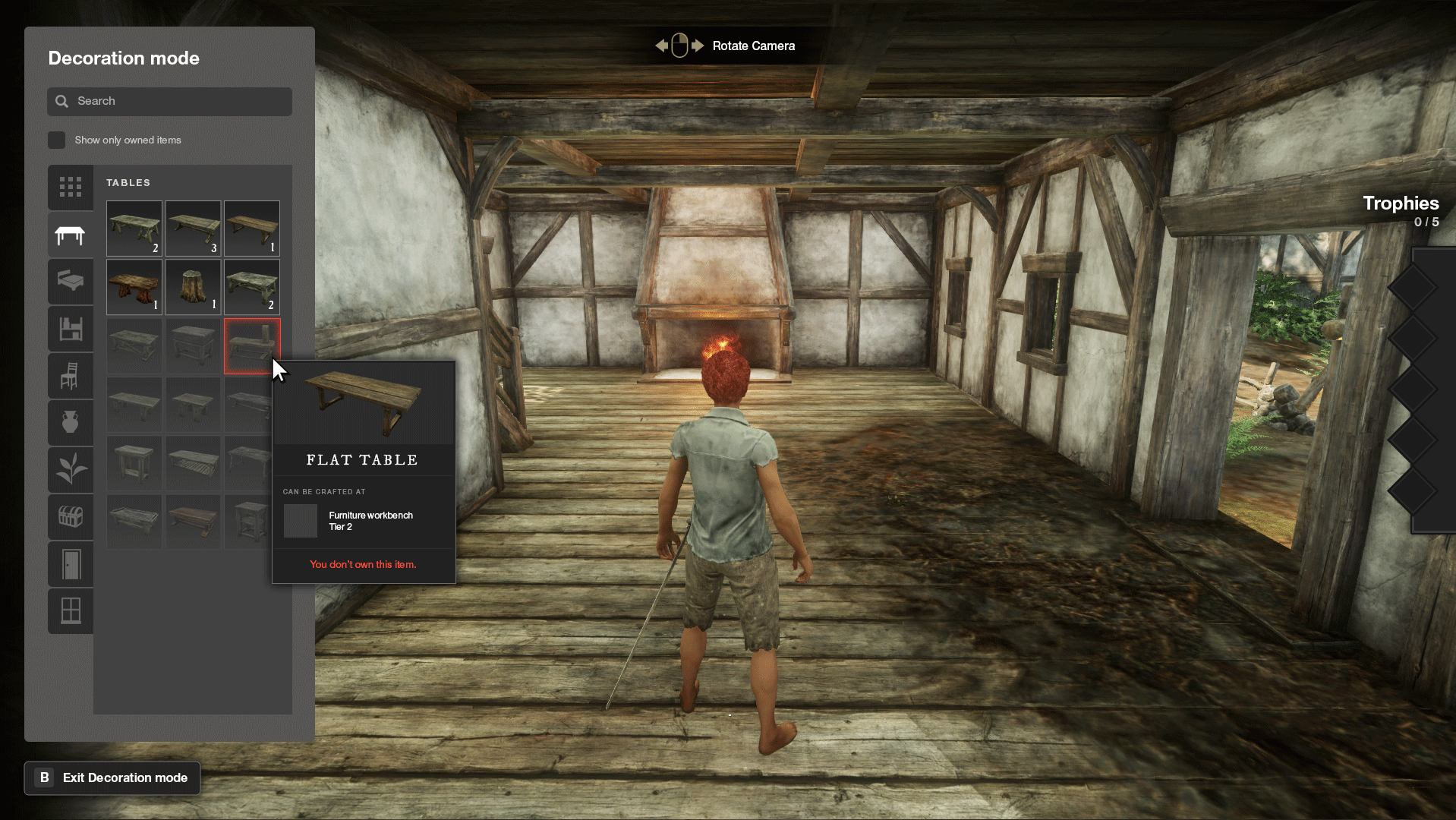This screenshot has height=820, width=1456.
Task: Switch to the Beds category tab
Action: coord(71,282)
